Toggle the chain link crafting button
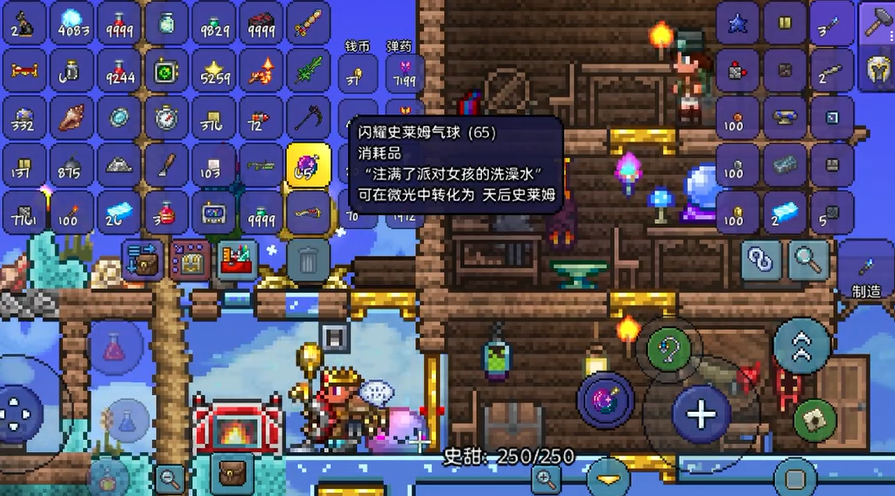895x496 pixels. click(x=761, y=261)
